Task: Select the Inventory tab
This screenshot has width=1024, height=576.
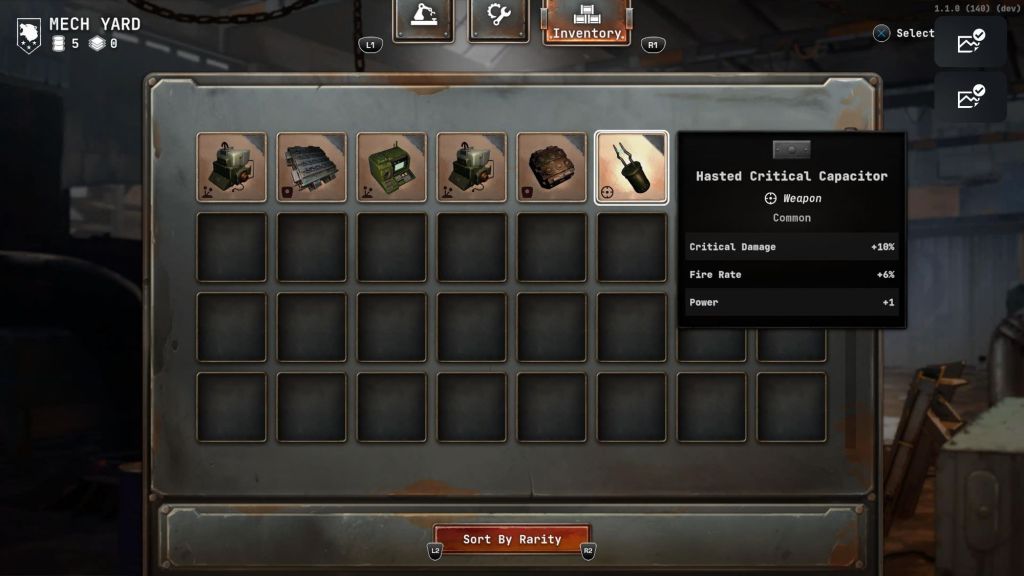Action: [587, 22]
